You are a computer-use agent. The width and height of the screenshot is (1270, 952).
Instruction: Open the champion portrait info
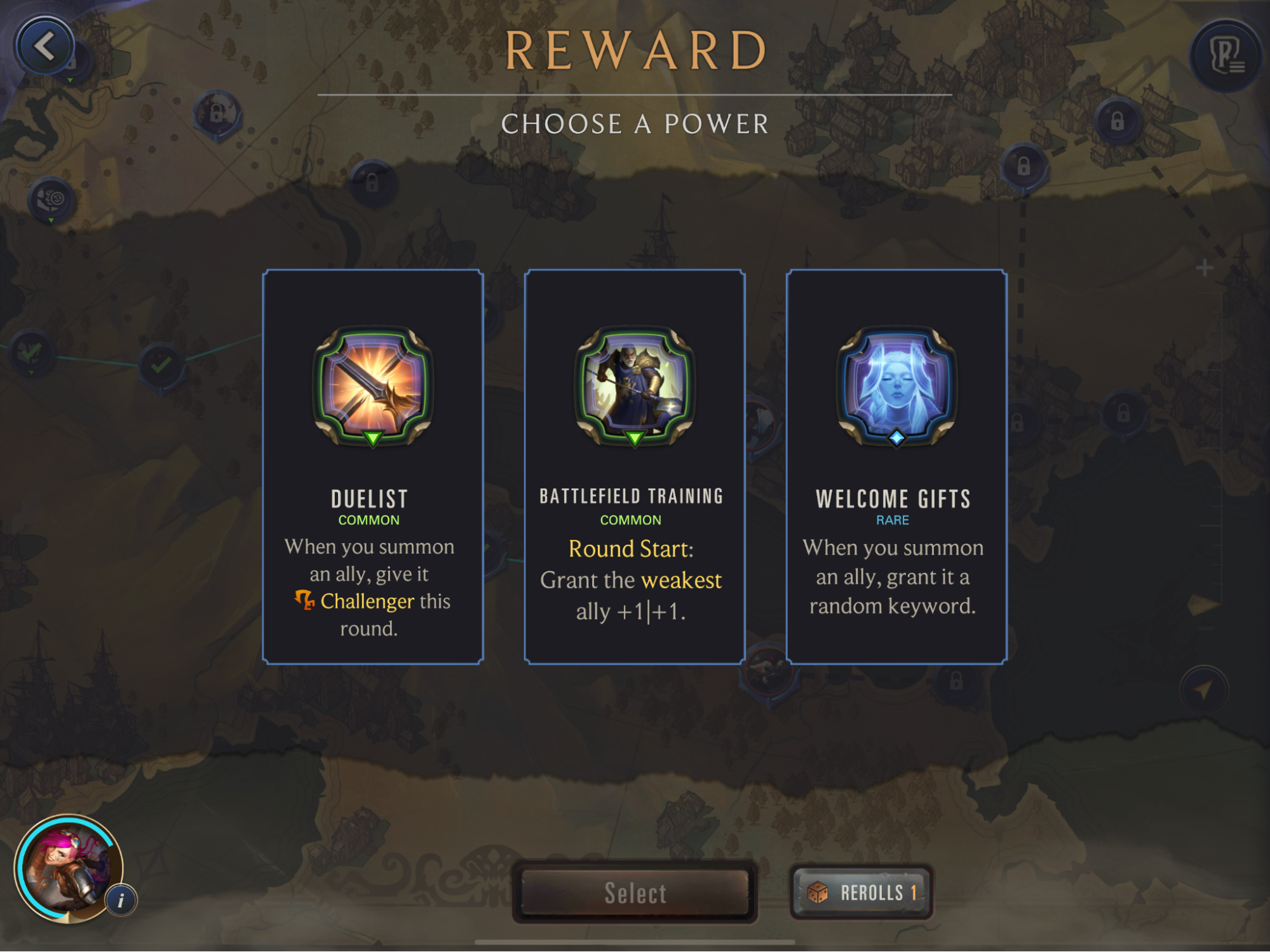(121, 899)
